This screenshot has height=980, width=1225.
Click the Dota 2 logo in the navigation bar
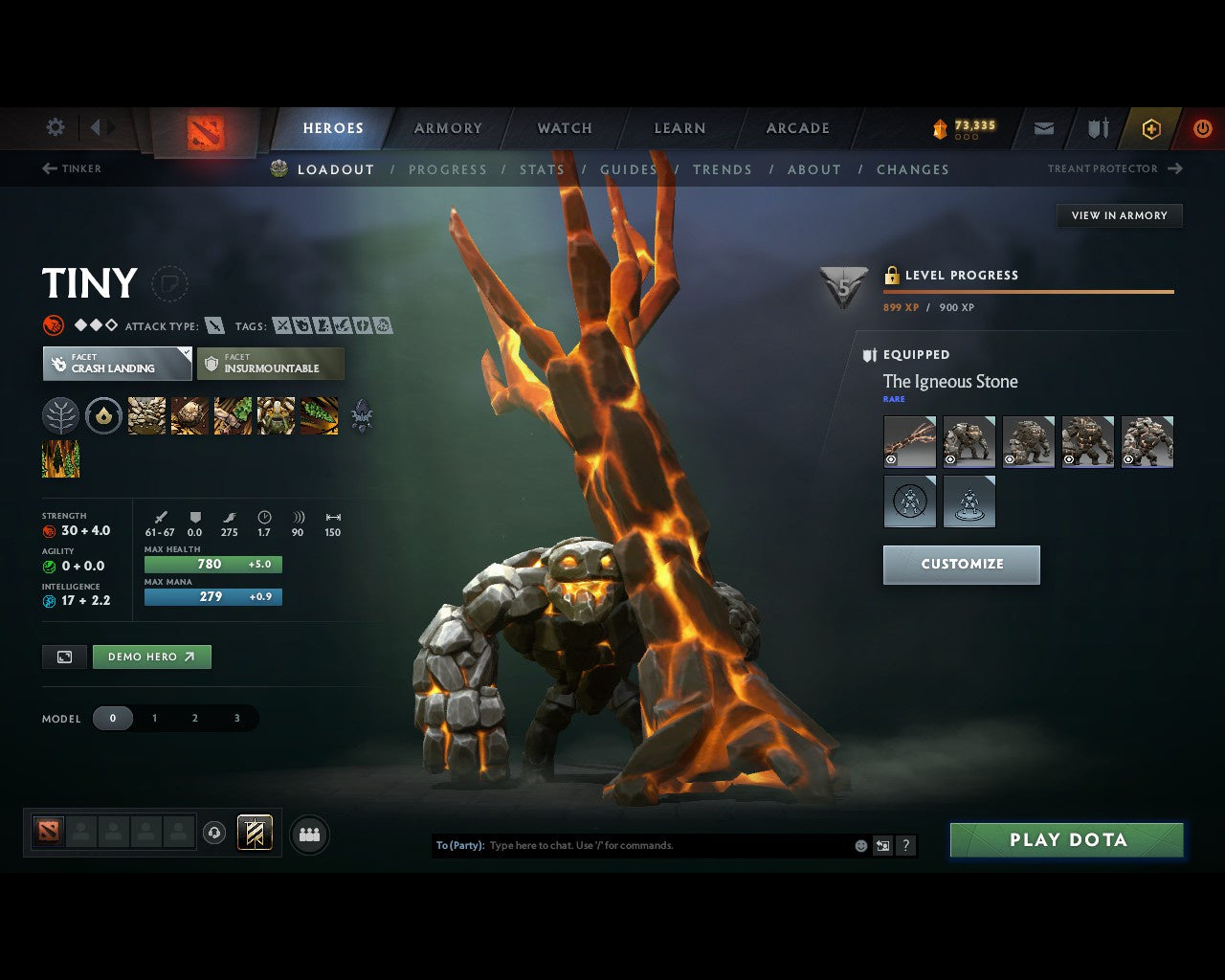click(204, 132)
